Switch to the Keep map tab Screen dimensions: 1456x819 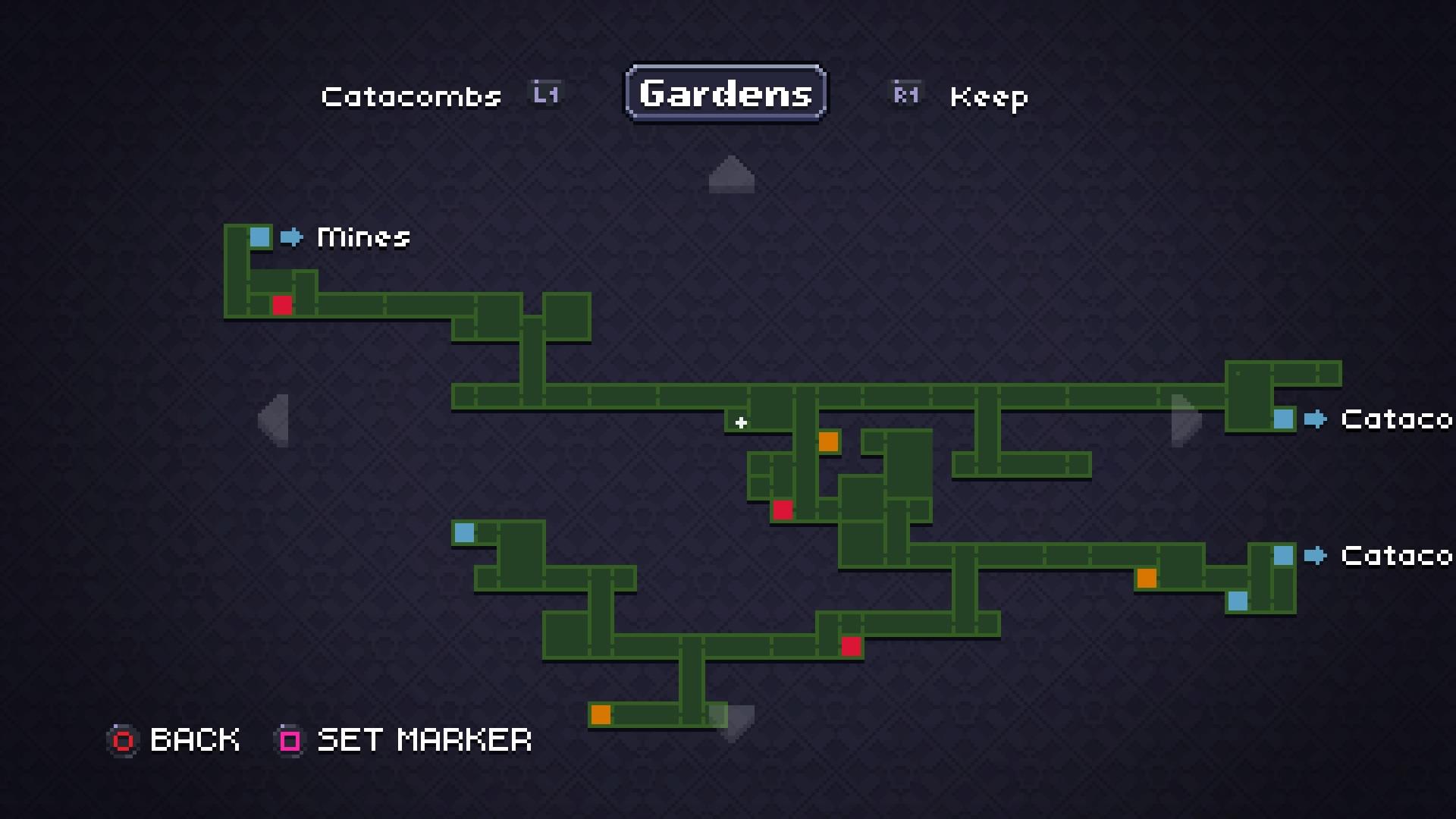988,97
